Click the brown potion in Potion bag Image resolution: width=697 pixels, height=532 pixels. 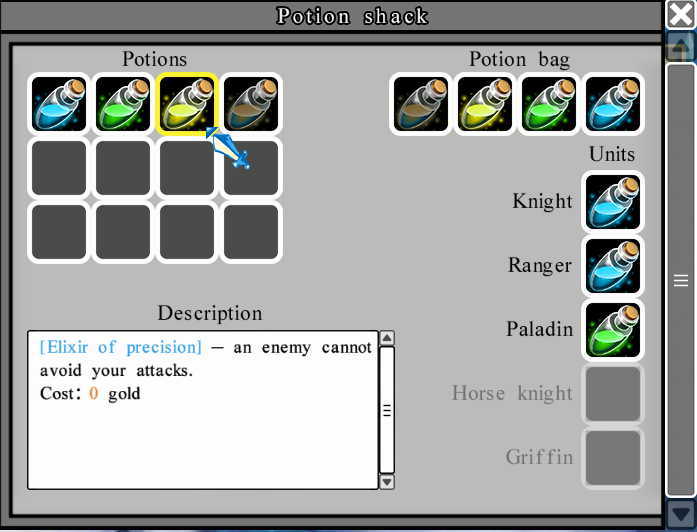coord(421,104)
